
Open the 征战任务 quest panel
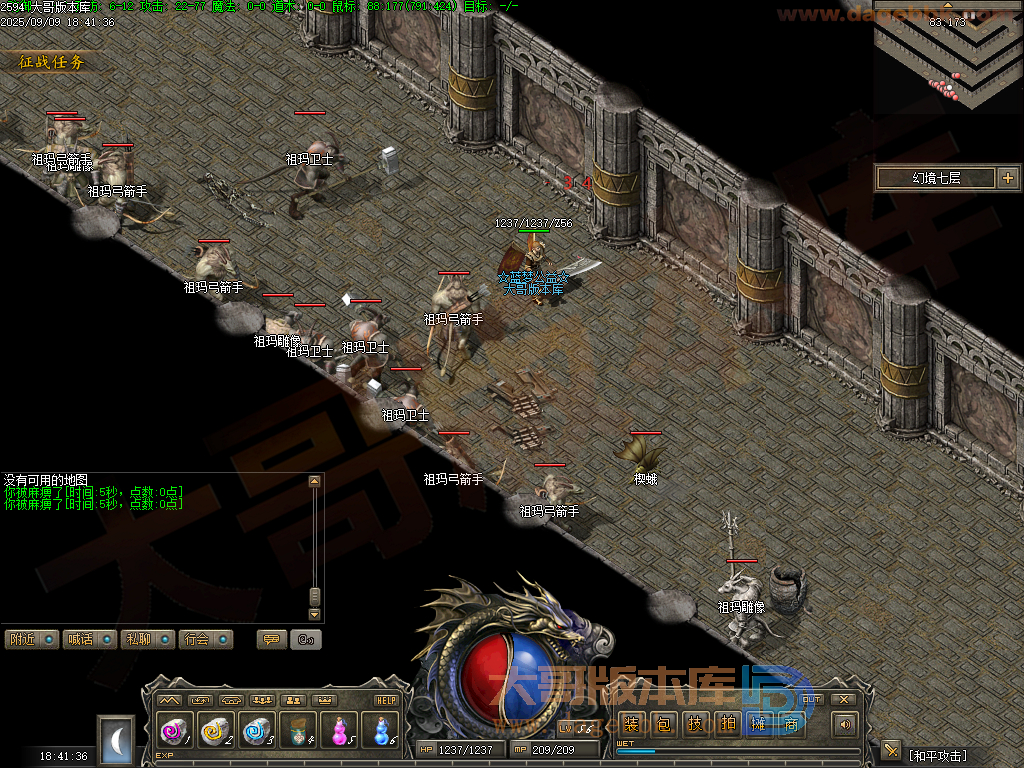[52, 62]
